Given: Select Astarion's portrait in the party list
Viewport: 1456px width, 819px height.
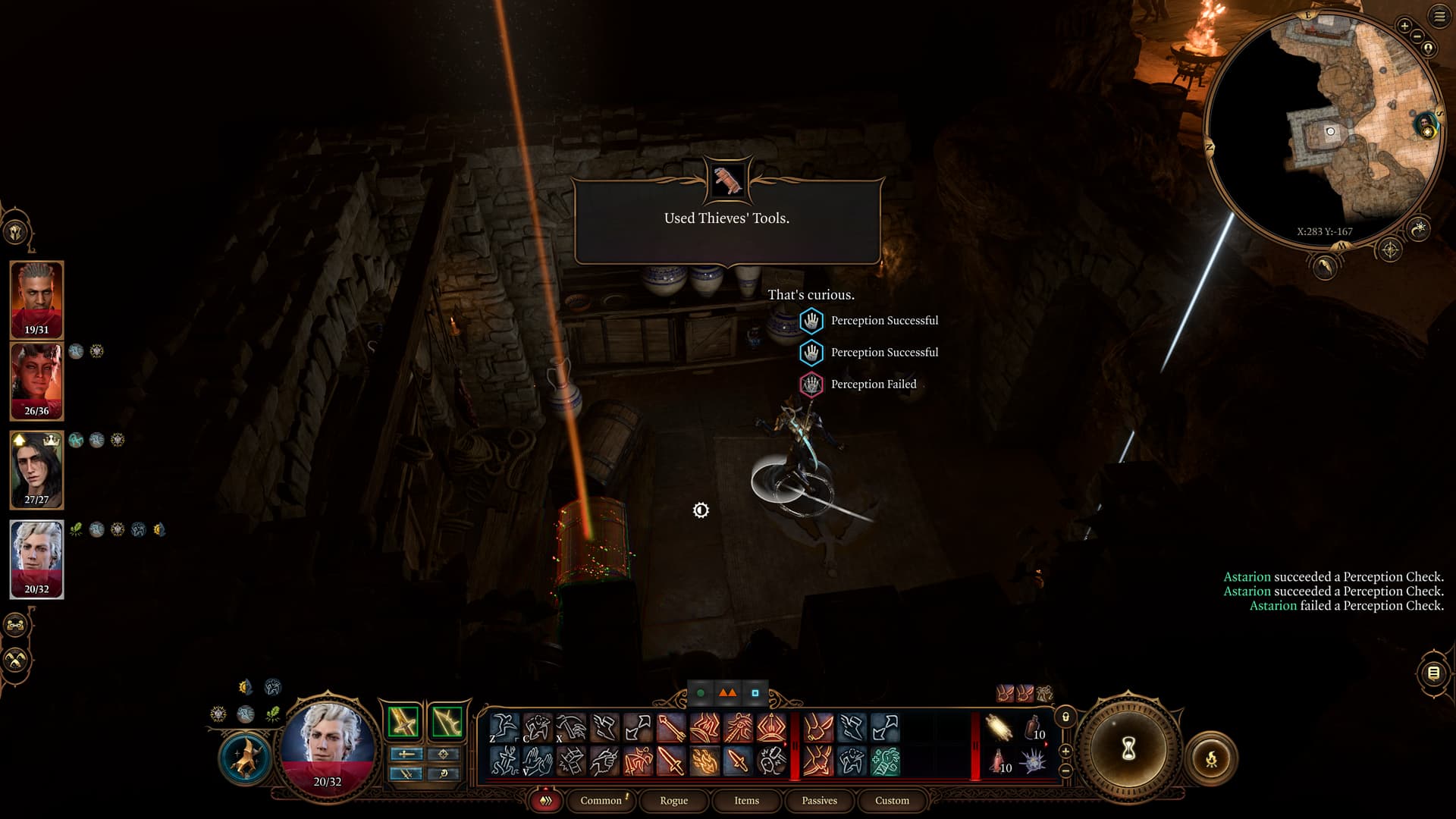Looking at the screenshot, I should pyautogui.click(x=36, y=559).
